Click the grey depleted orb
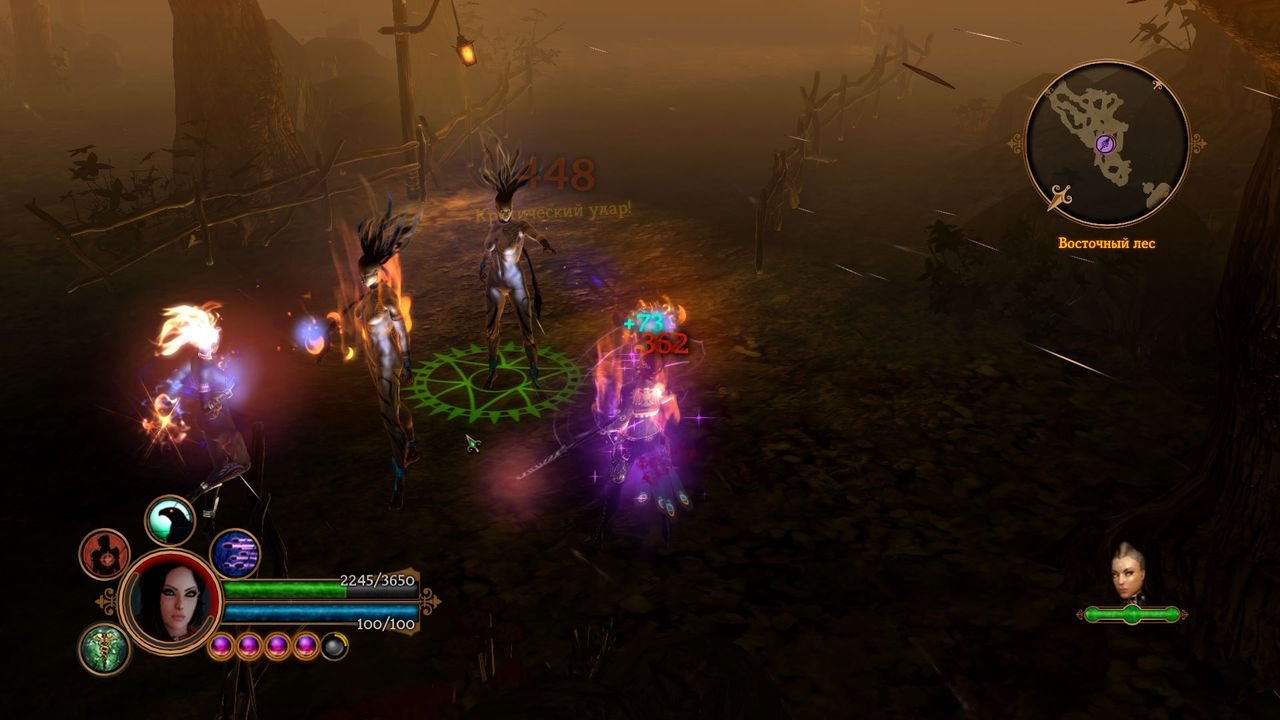 pyautogui.click(x=335, y=646)
